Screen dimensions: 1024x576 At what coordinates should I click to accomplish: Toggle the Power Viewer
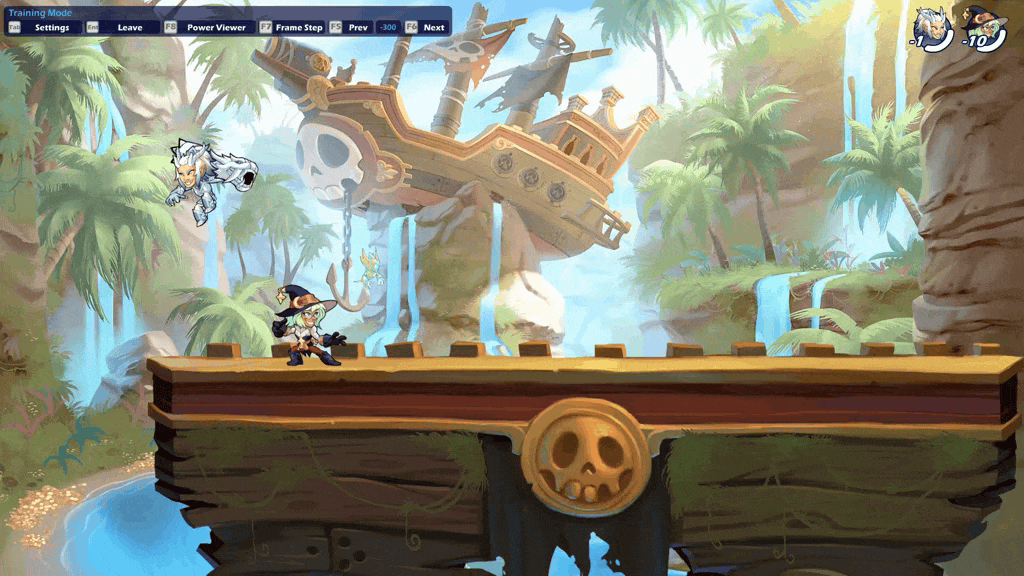coord(215,28)
